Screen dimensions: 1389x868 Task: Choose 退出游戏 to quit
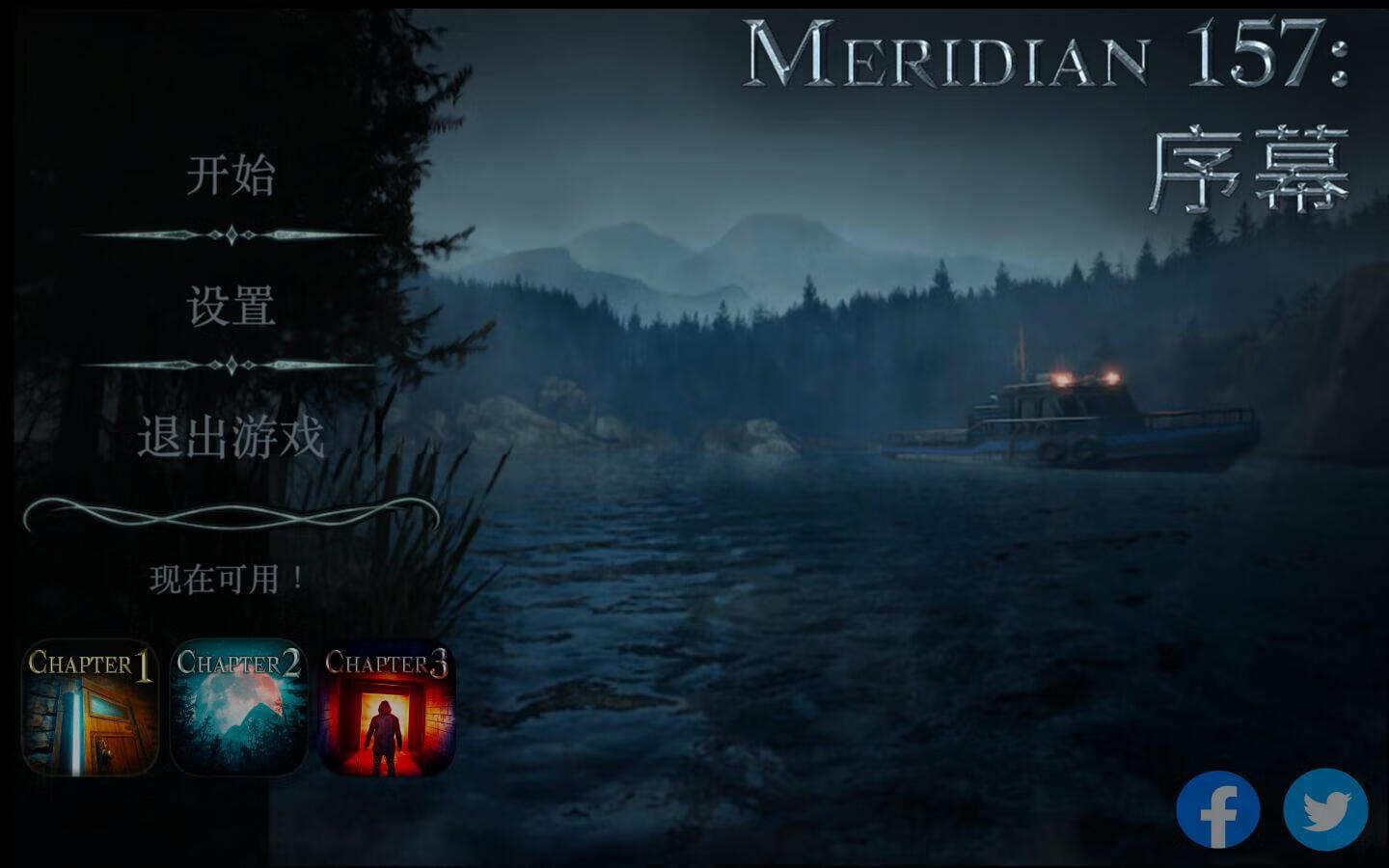pos(231,437)
